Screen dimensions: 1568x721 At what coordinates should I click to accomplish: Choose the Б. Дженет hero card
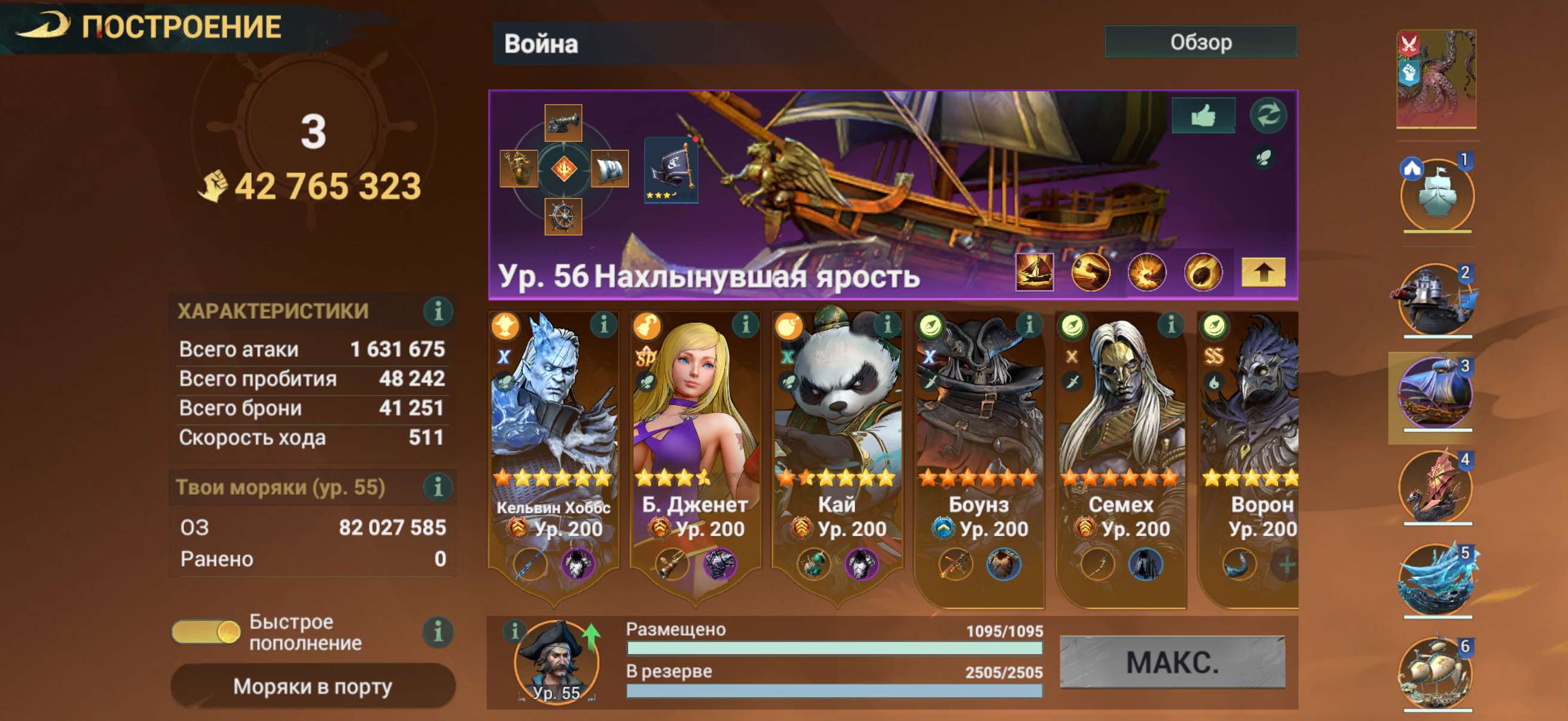[x=694, y=426]
